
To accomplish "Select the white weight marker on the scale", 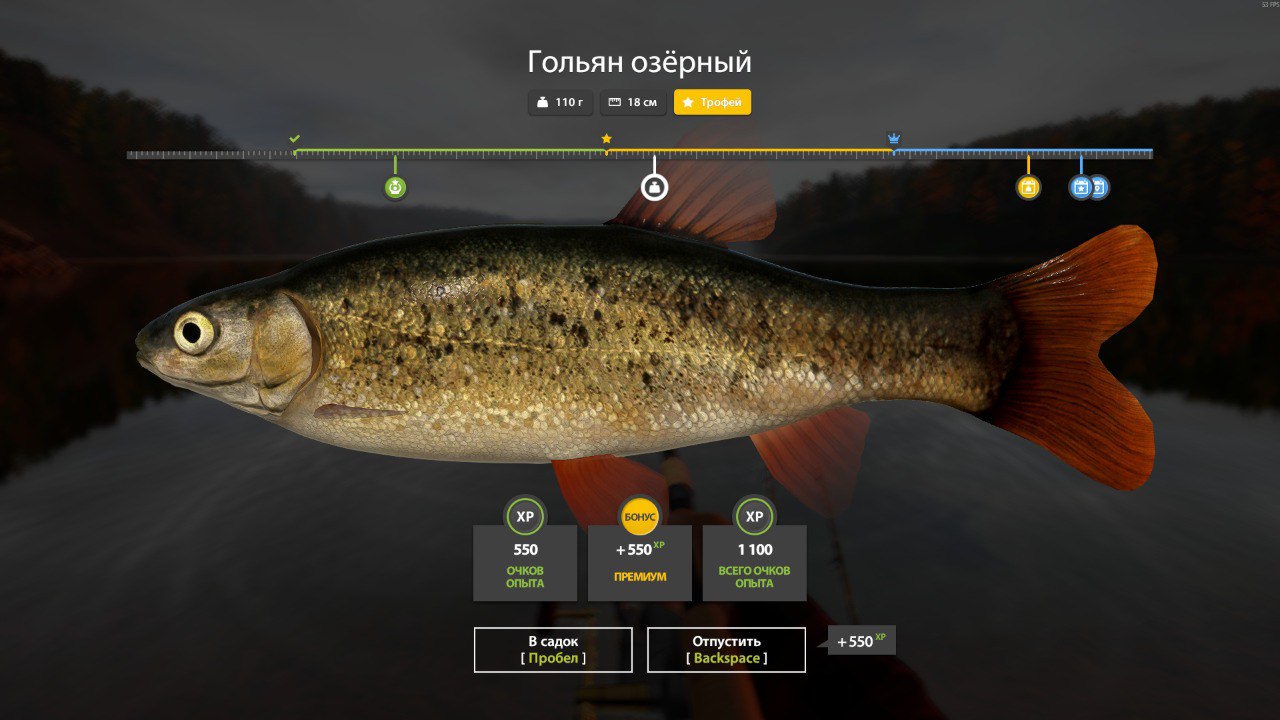I will pyautogui.click(x=654, y=187).
